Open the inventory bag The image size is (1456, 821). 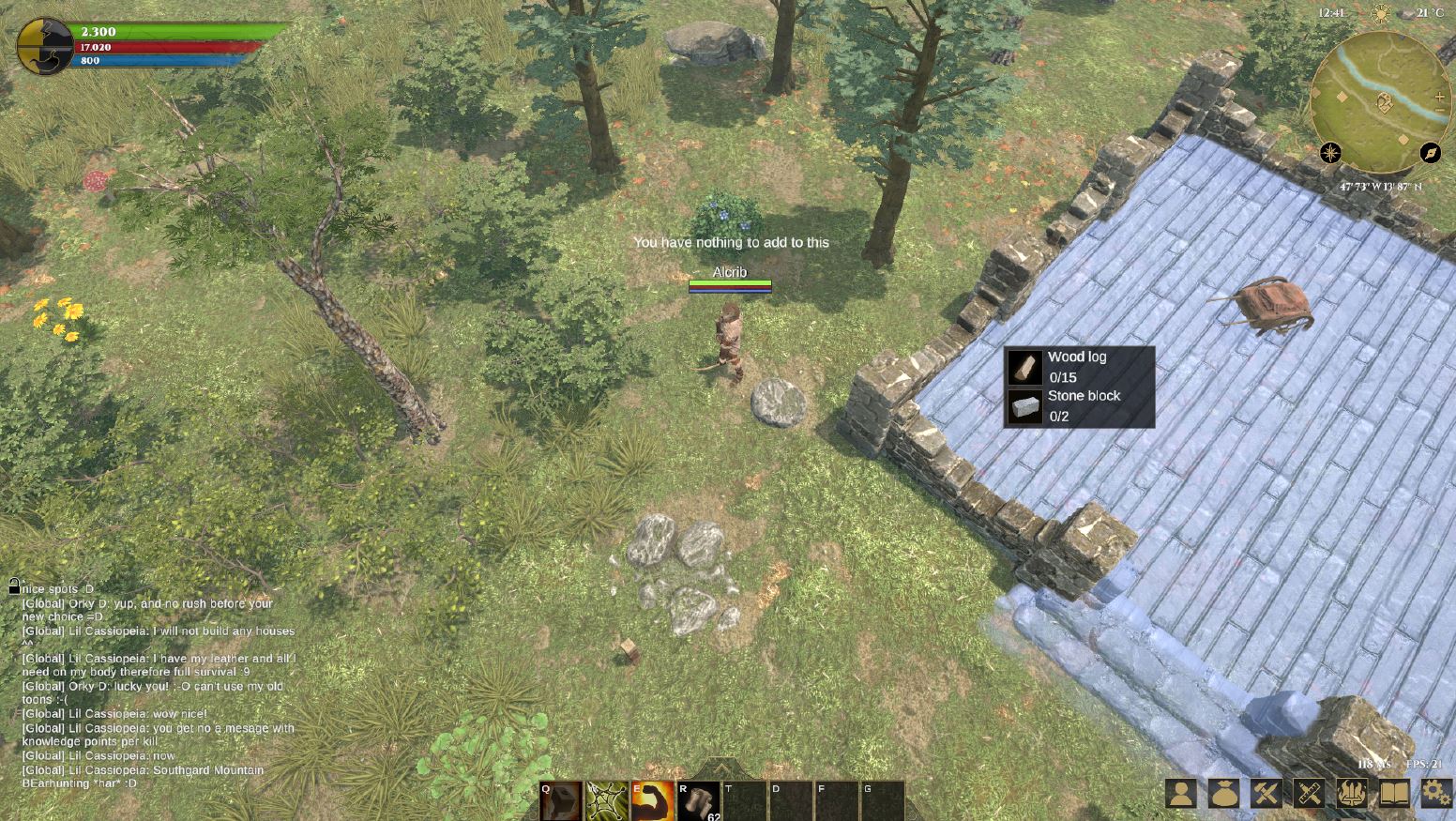(1223, 794)
